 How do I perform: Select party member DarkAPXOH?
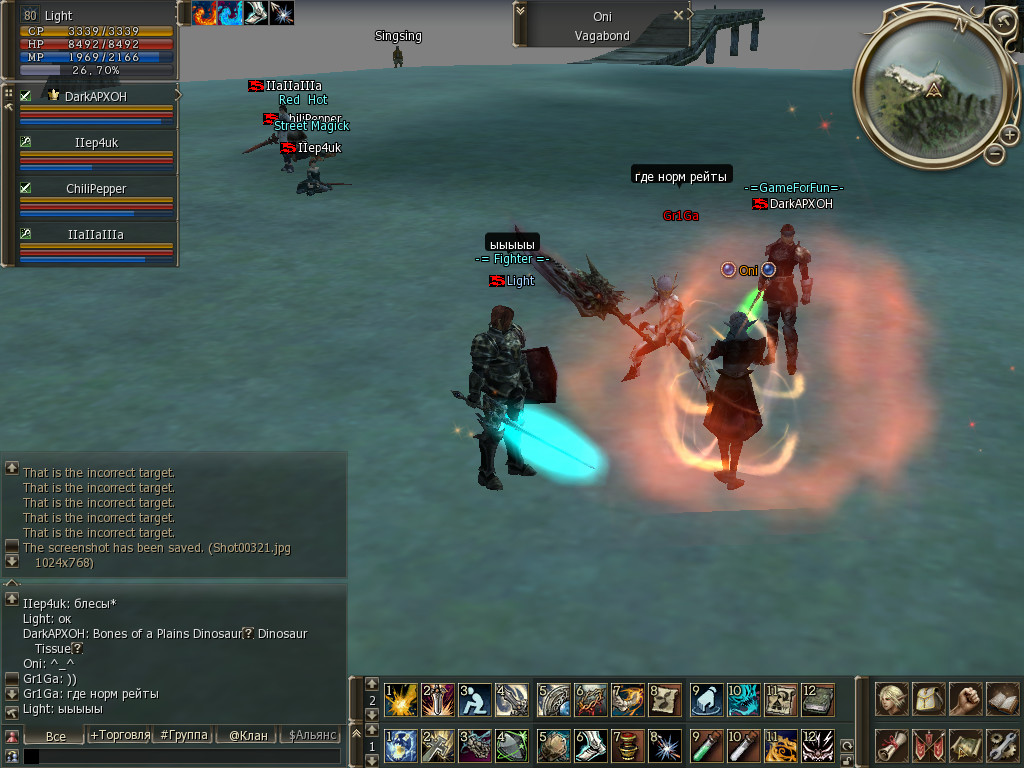click(96, 96)
